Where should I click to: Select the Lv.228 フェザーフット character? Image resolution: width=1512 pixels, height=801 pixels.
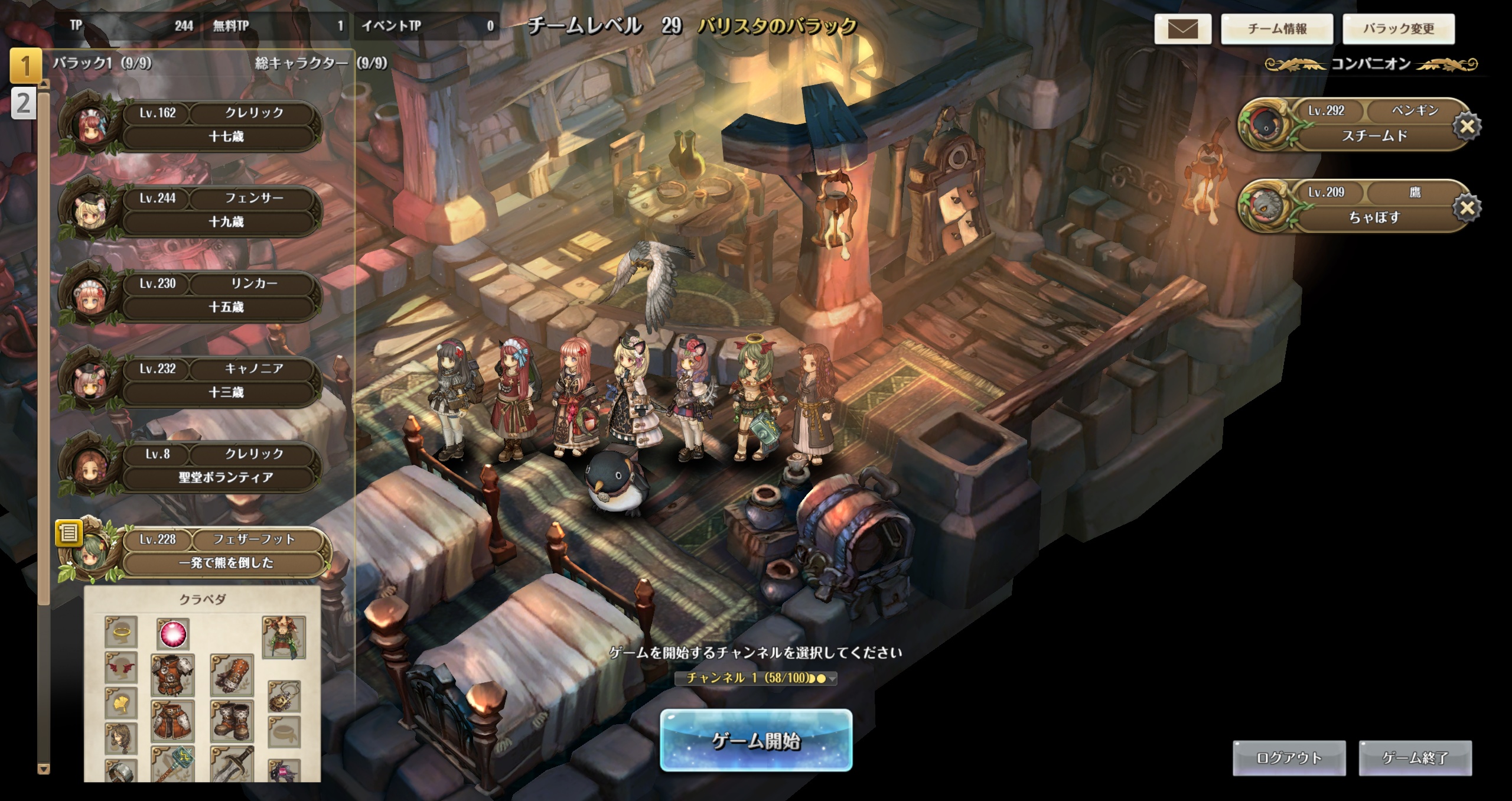(224, 551)
